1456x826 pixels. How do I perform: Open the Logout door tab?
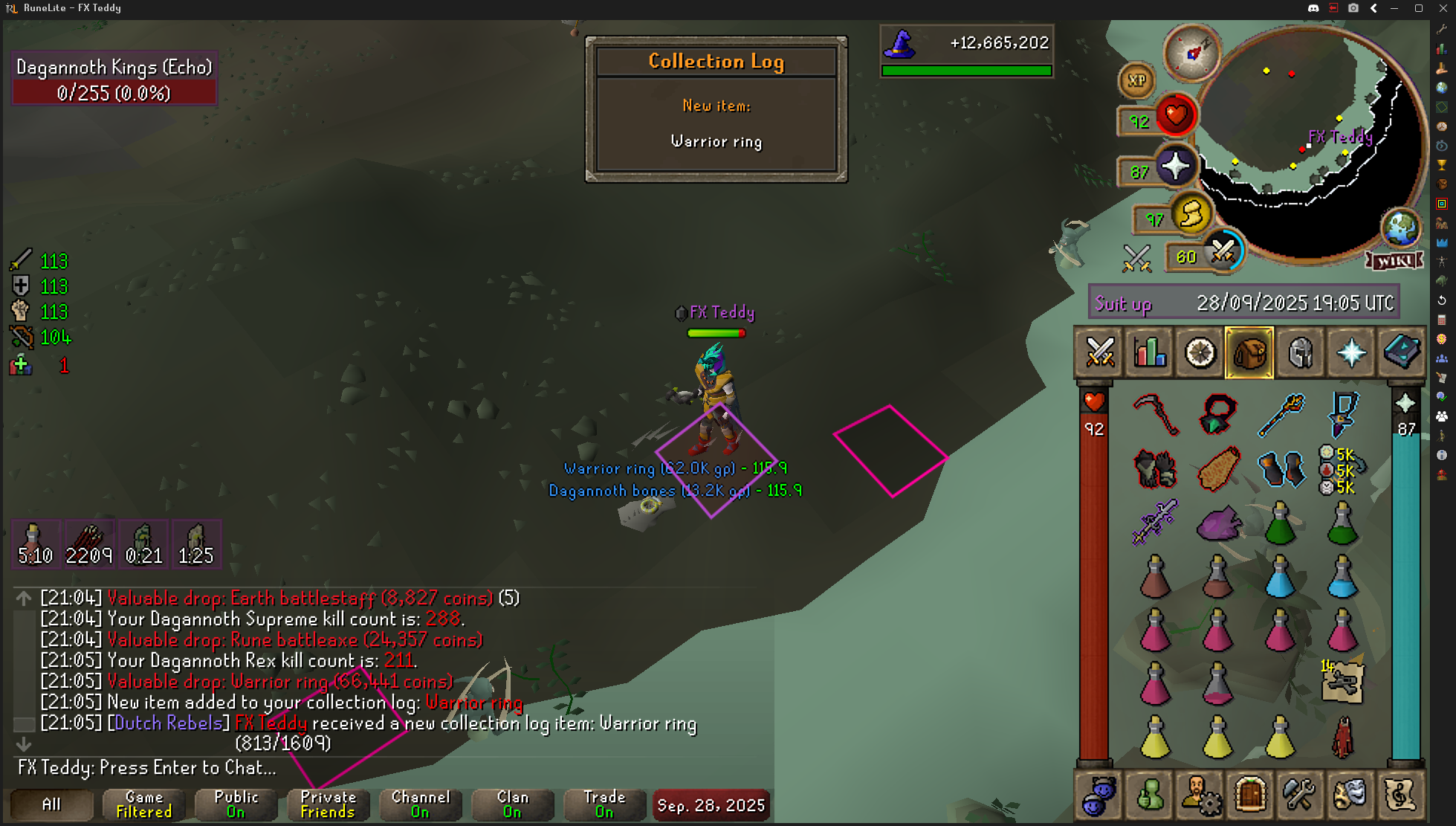click(x=1250, y=794)
